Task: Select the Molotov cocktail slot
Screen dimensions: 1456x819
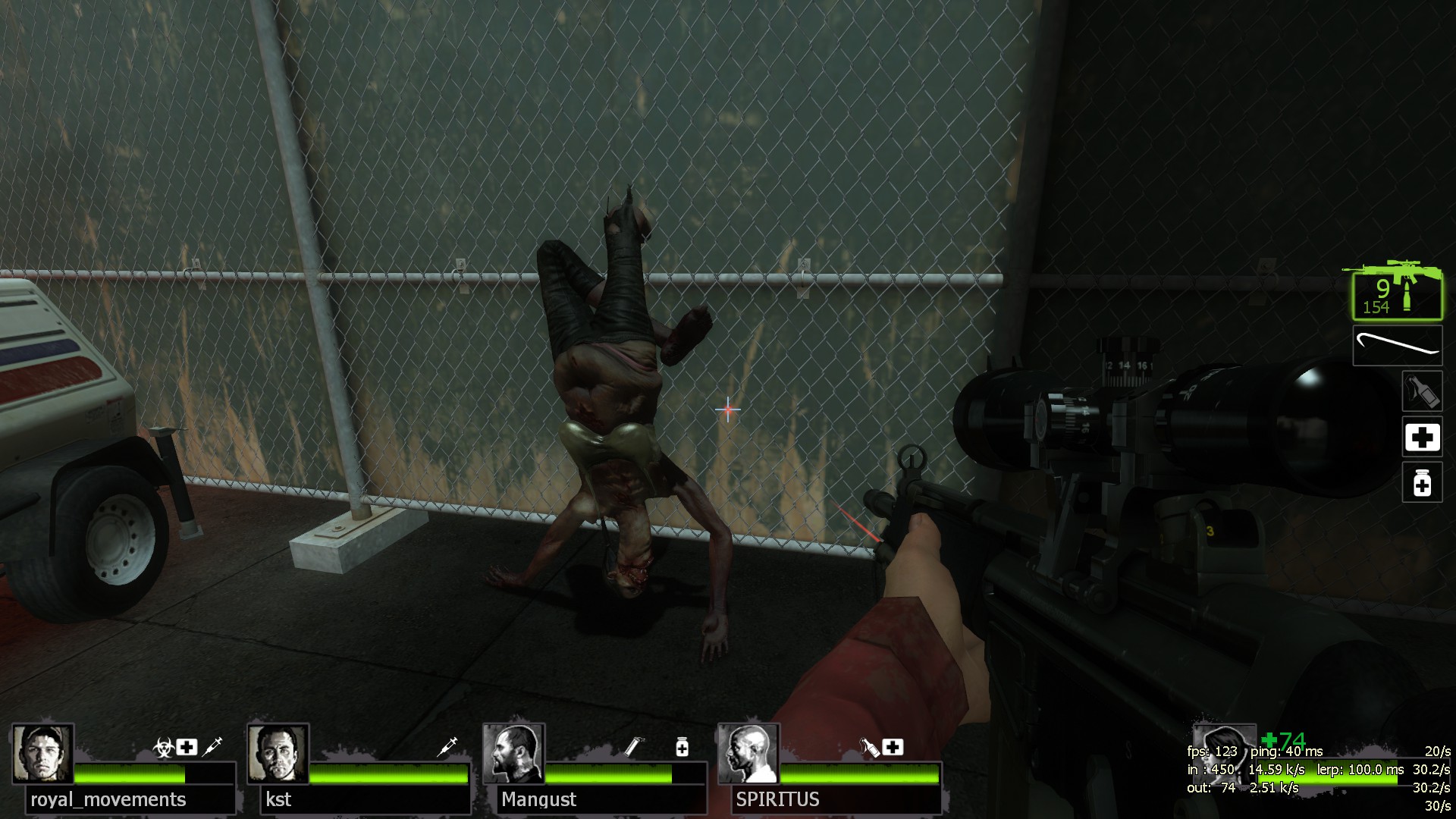Action: (1422, 391)
